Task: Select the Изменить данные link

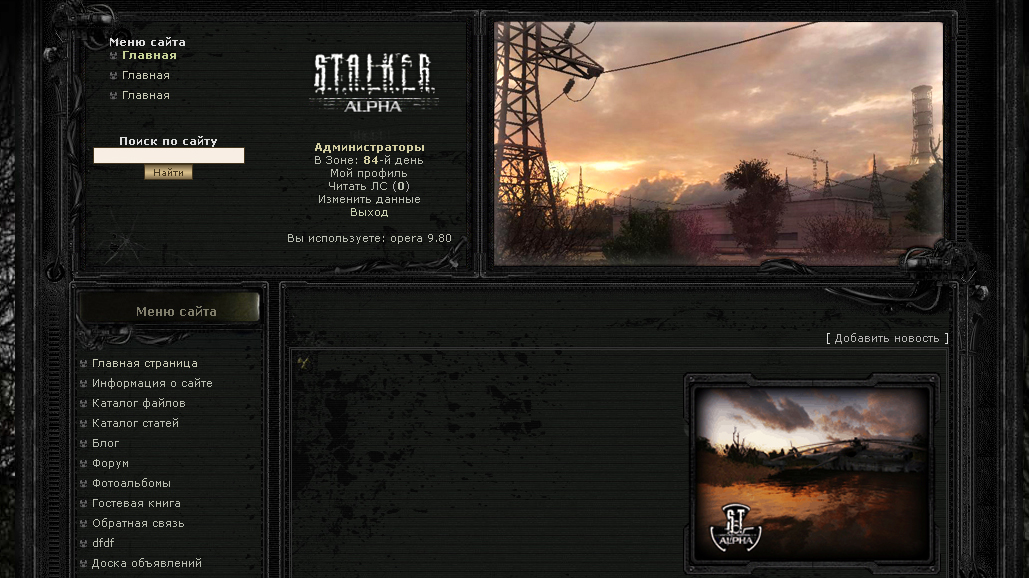Action: (x=368, y=199)
